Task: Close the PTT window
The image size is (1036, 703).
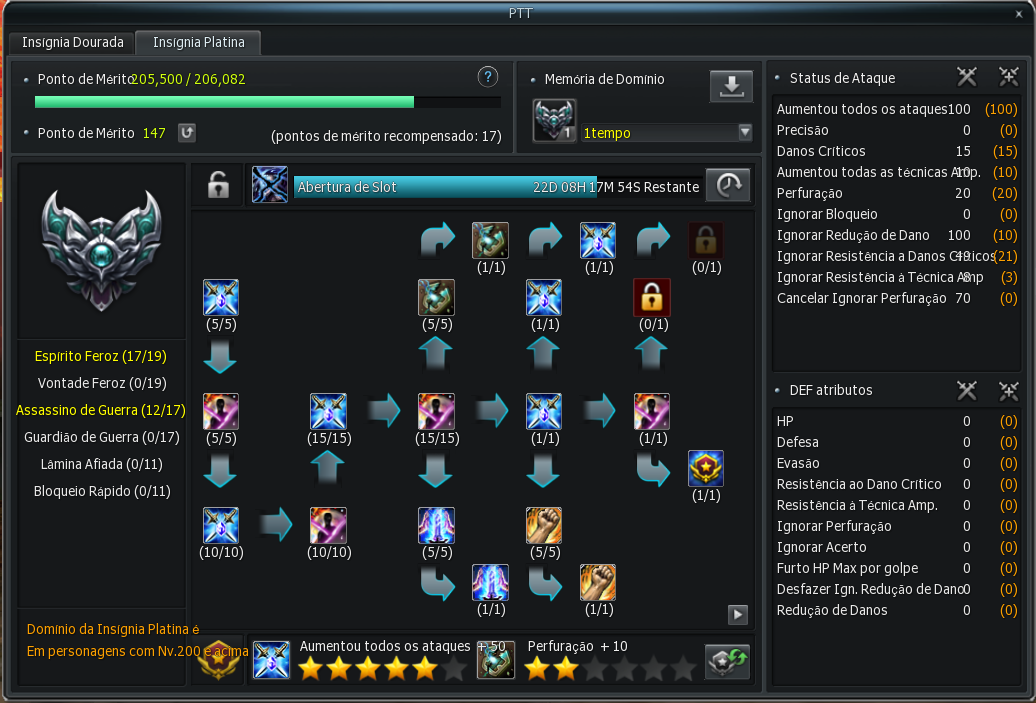Action: [x=1018, y=12]
